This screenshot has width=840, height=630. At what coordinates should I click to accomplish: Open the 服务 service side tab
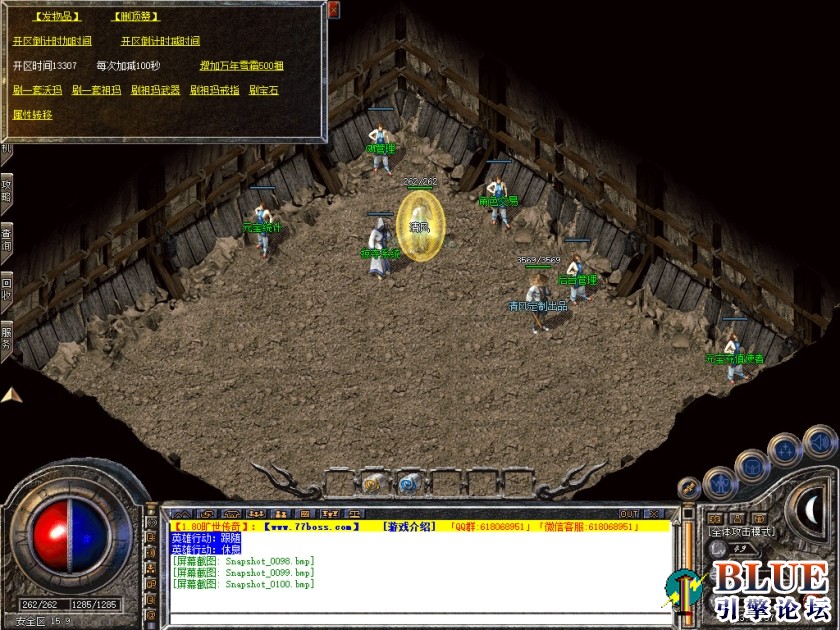click(x=6, y=335)
